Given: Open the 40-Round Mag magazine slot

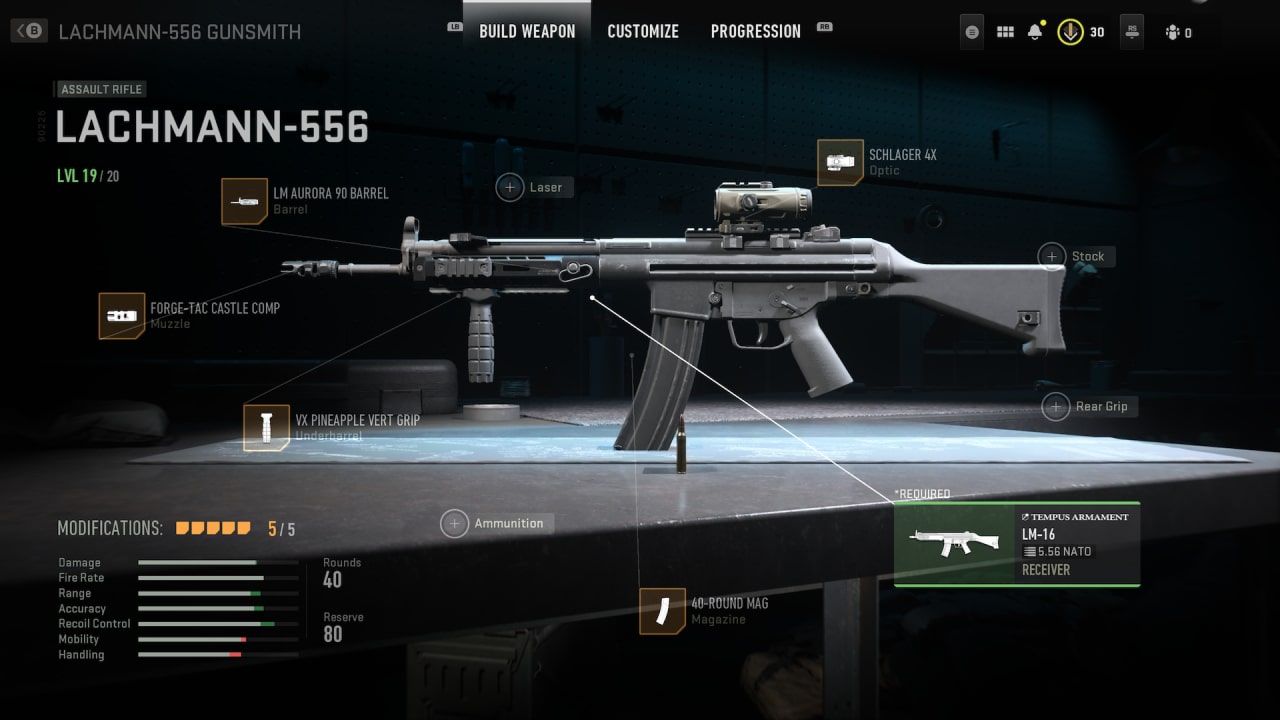Looking at the screenshot, I should point(661,611).
